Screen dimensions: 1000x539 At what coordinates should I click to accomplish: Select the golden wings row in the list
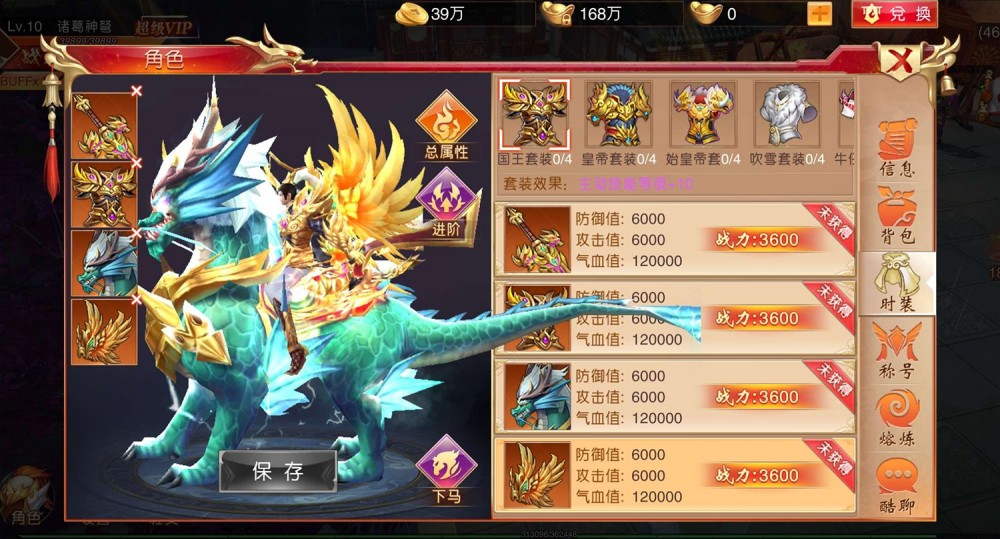point(673,475)
